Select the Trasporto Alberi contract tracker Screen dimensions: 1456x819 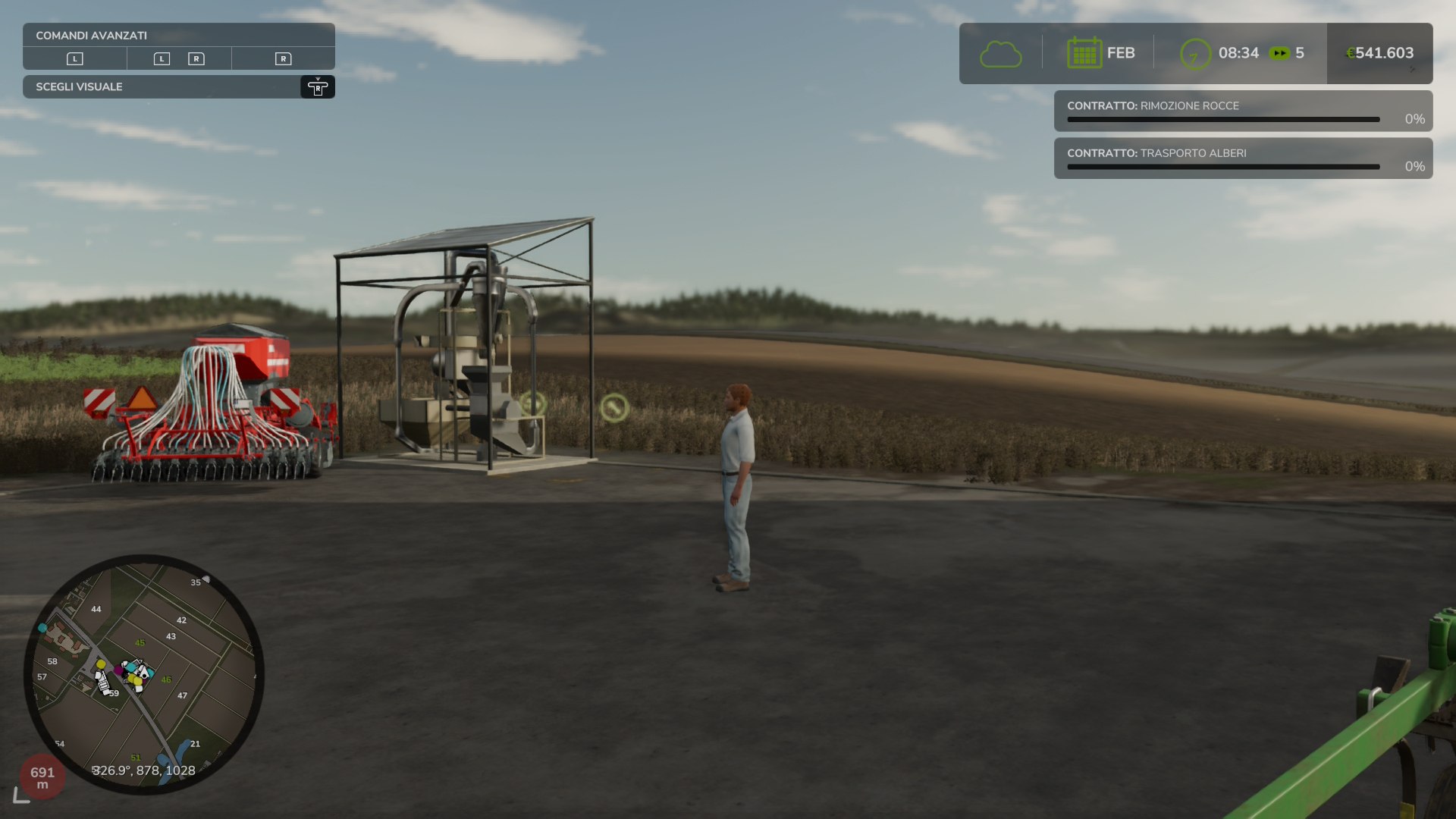(1242, 158)
